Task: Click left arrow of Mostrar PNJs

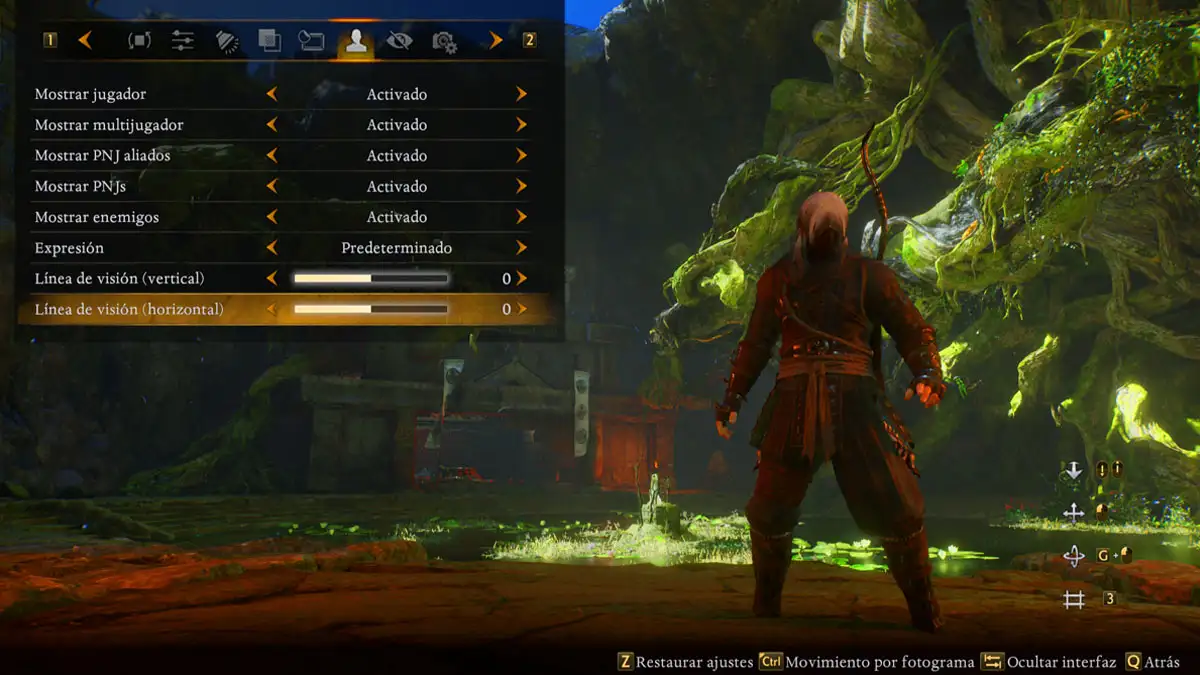Action: pyautogui.click(x=272, y=187)
